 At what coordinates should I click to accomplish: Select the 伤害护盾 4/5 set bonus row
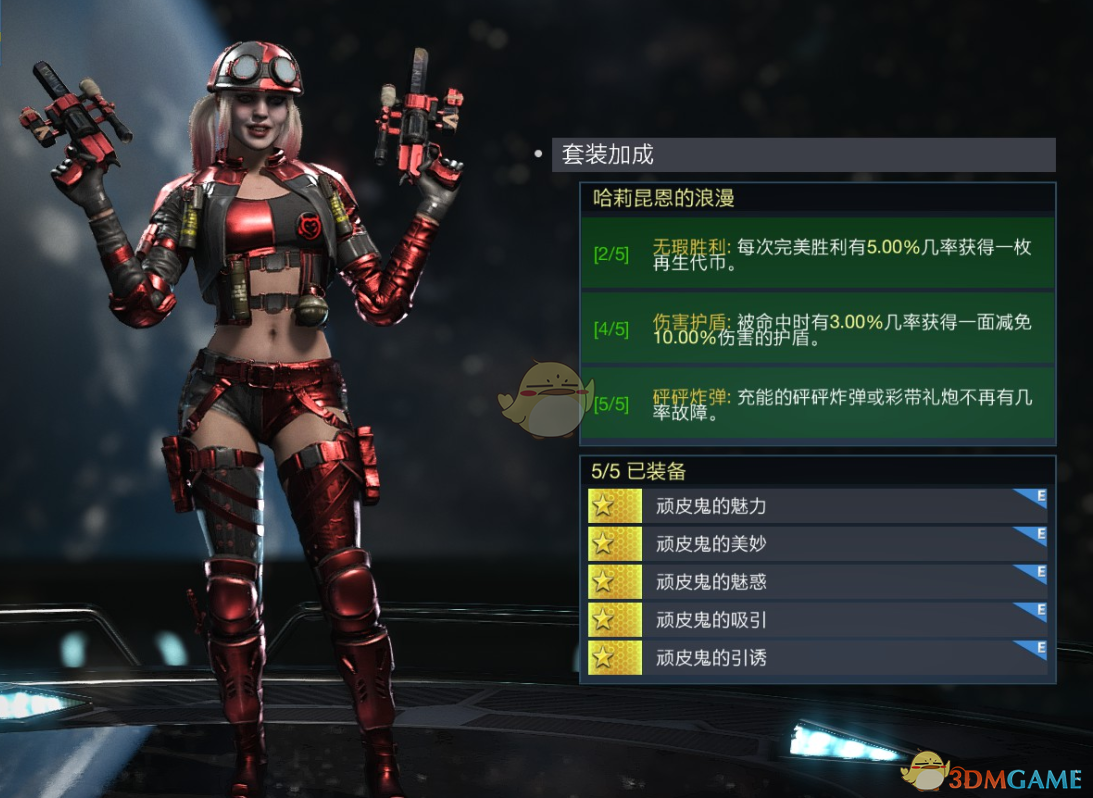point(817,329)
